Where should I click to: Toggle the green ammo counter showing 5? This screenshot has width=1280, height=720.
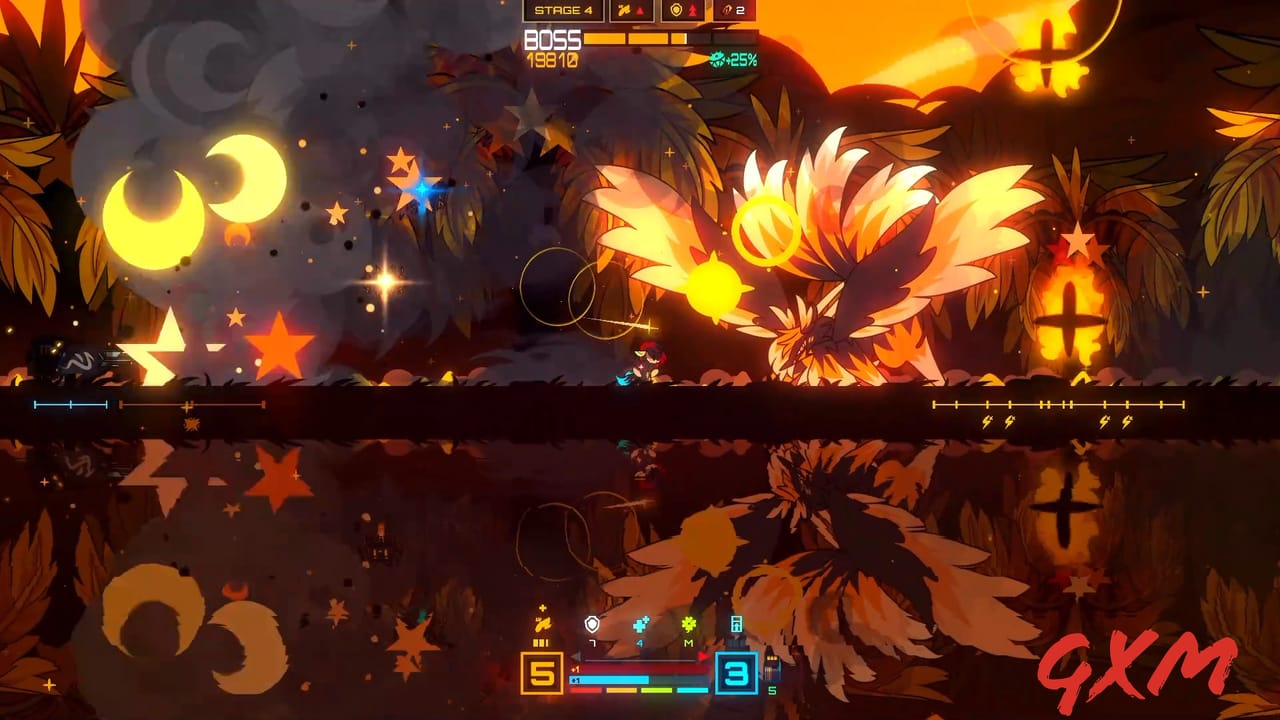coord(771,689)
